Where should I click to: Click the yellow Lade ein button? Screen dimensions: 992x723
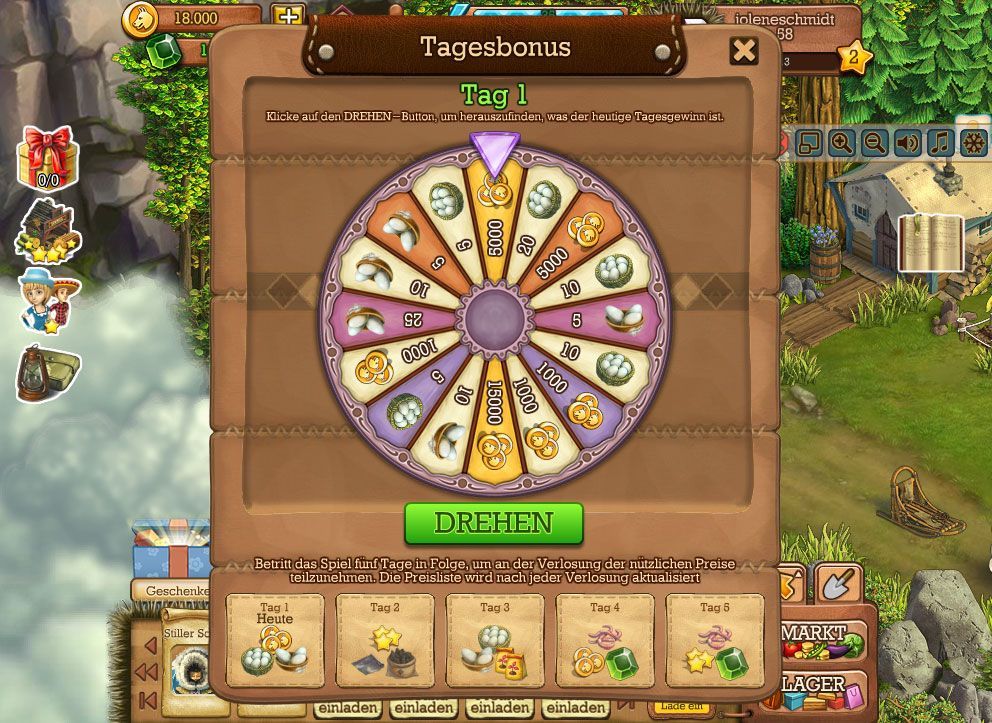tap(685, 708)
